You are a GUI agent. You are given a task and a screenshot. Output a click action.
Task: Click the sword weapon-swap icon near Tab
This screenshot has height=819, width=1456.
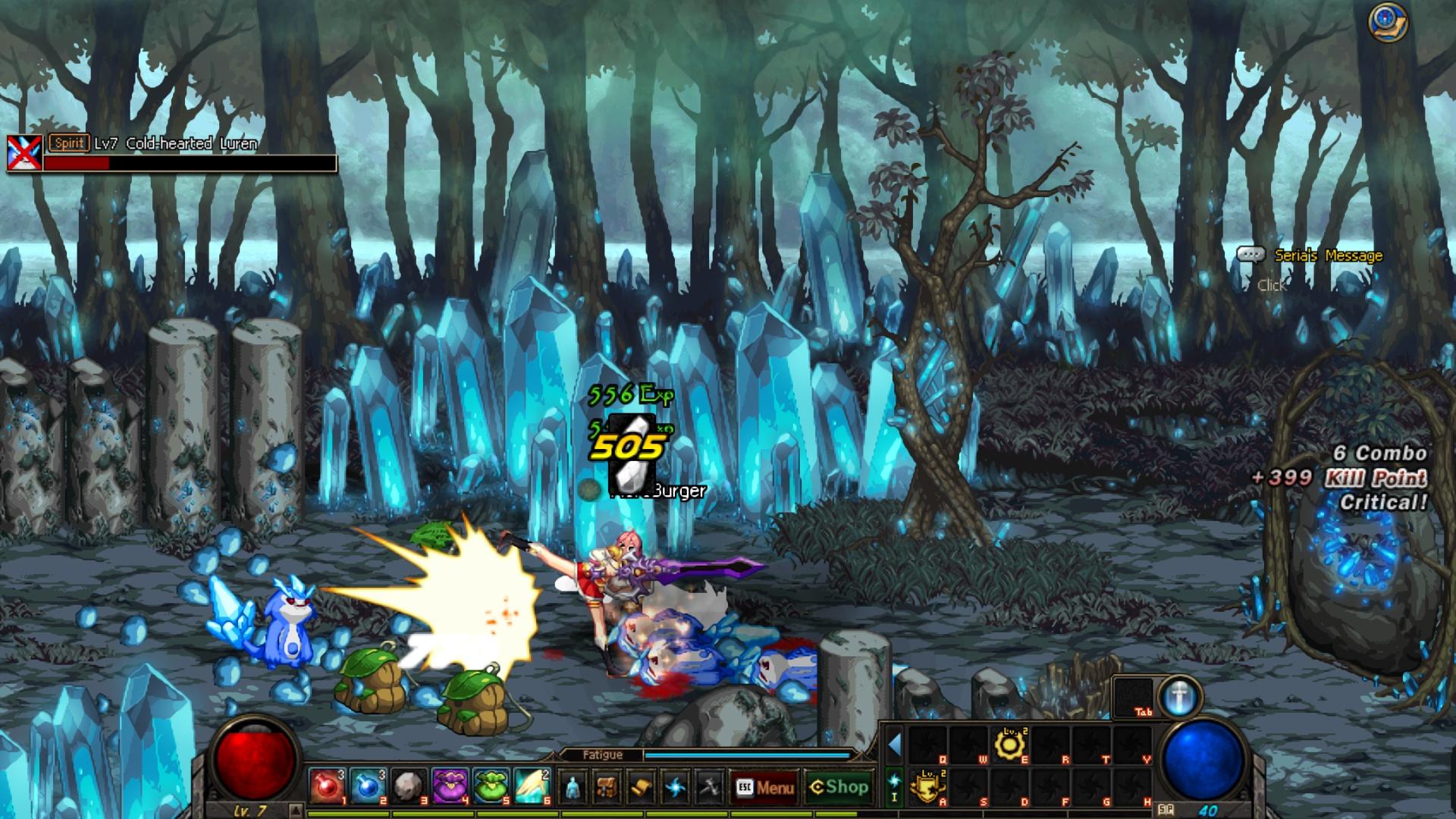(x=1179, y=699)
